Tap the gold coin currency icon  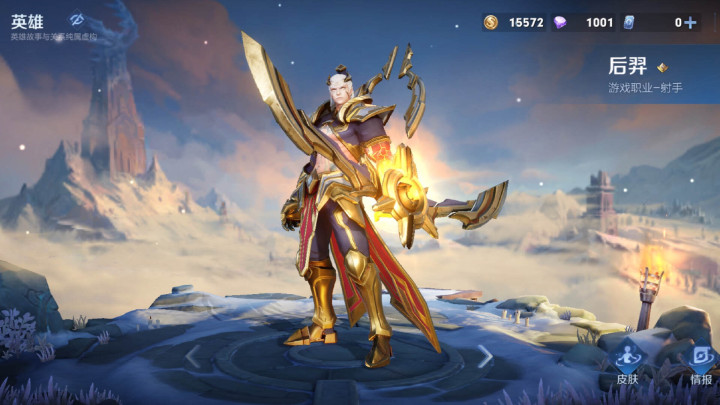pos(490,22)
